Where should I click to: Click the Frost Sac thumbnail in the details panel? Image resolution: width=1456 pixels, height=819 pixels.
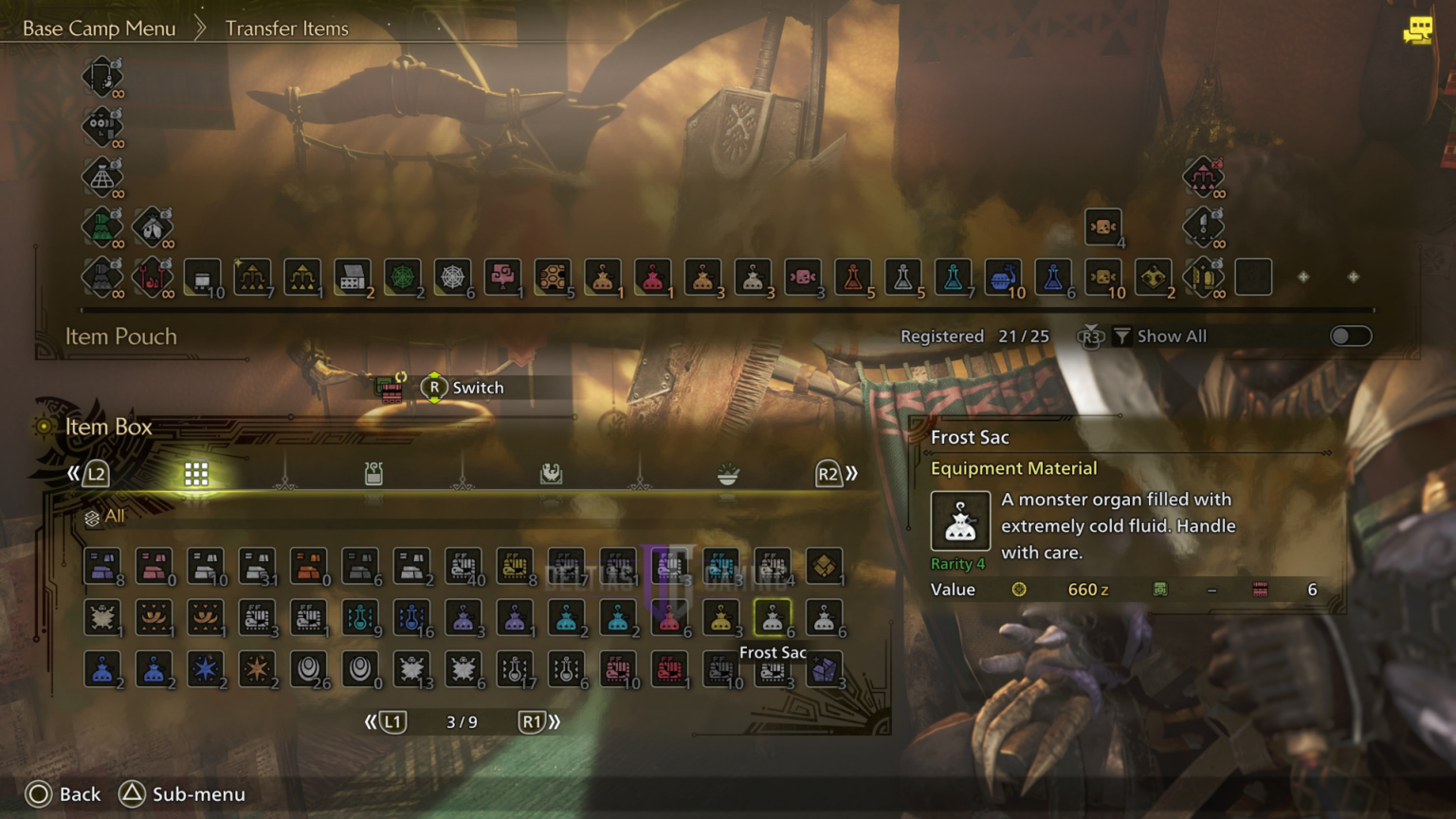(959, 520)
